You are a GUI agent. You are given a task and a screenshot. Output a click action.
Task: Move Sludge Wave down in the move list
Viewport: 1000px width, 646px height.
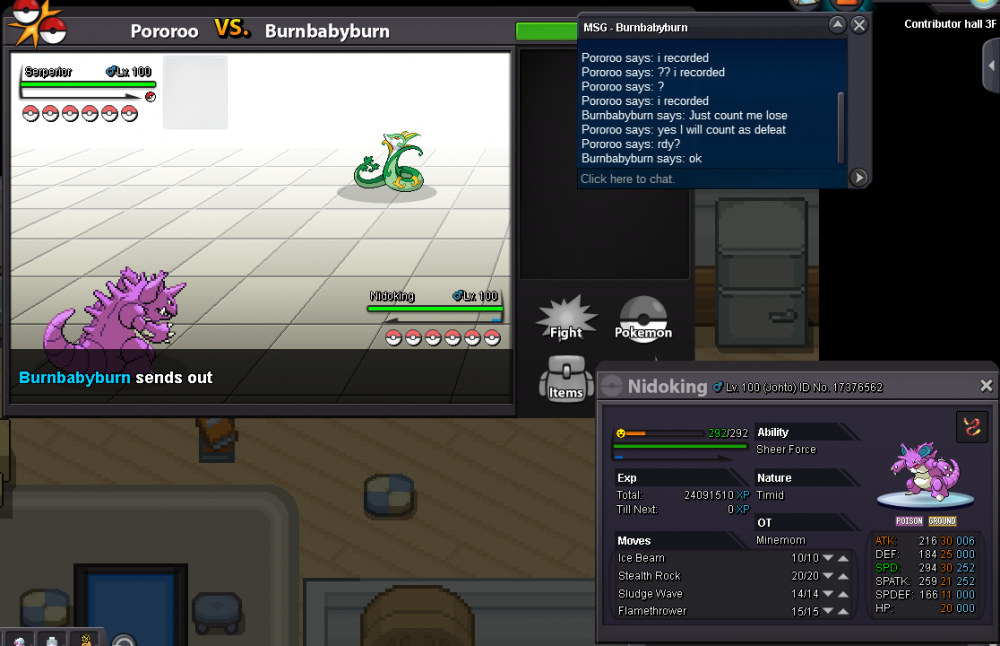pos(828,594)
